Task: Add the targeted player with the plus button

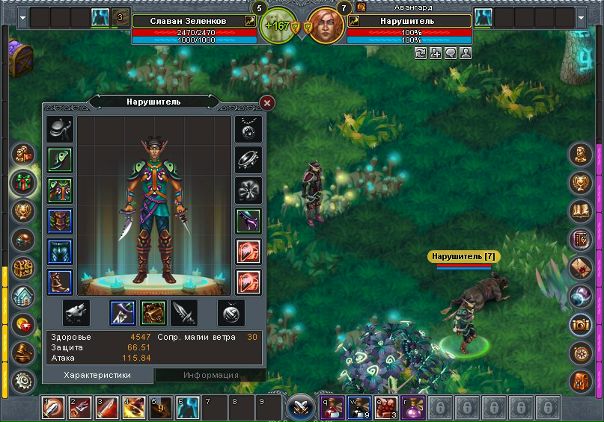Action: click(436, 52)
